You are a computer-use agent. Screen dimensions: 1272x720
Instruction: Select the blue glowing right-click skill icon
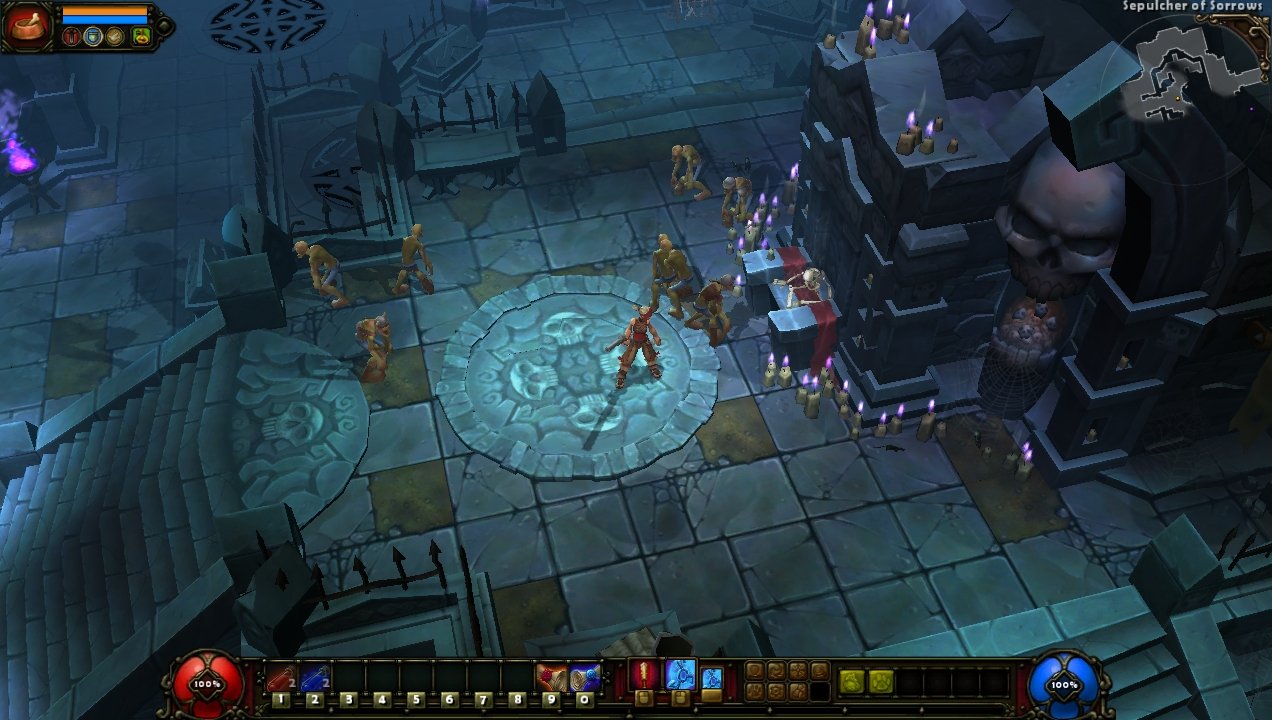(x=680, y=674)
